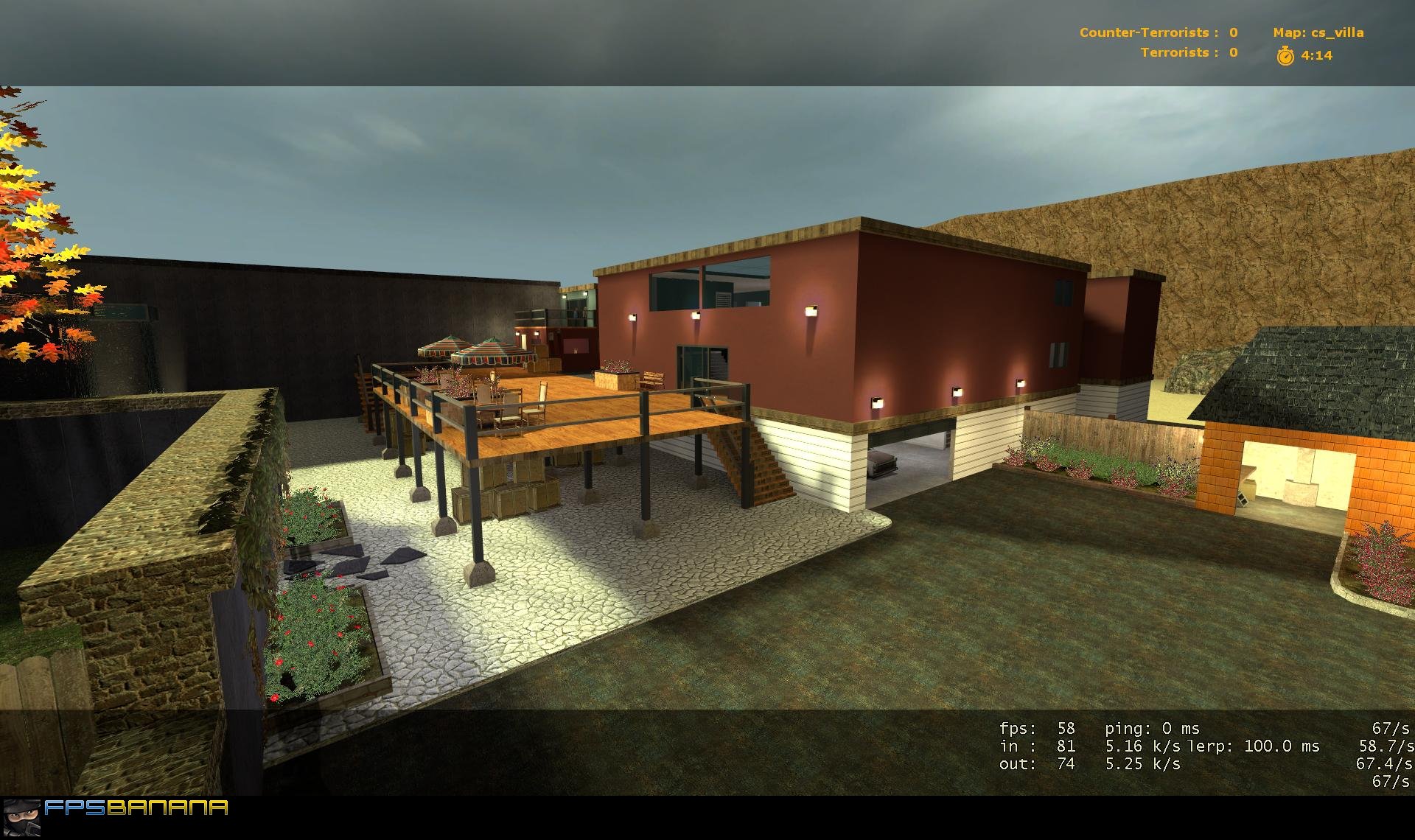Click the Terrorists score readout
Viewport: 1415px width, 840px height.
(x=1188, y=53)
